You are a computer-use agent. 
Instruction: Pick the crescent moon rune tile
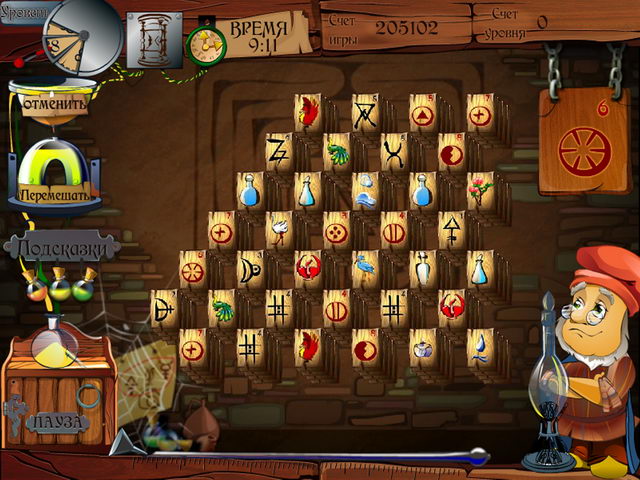[249, 268]
